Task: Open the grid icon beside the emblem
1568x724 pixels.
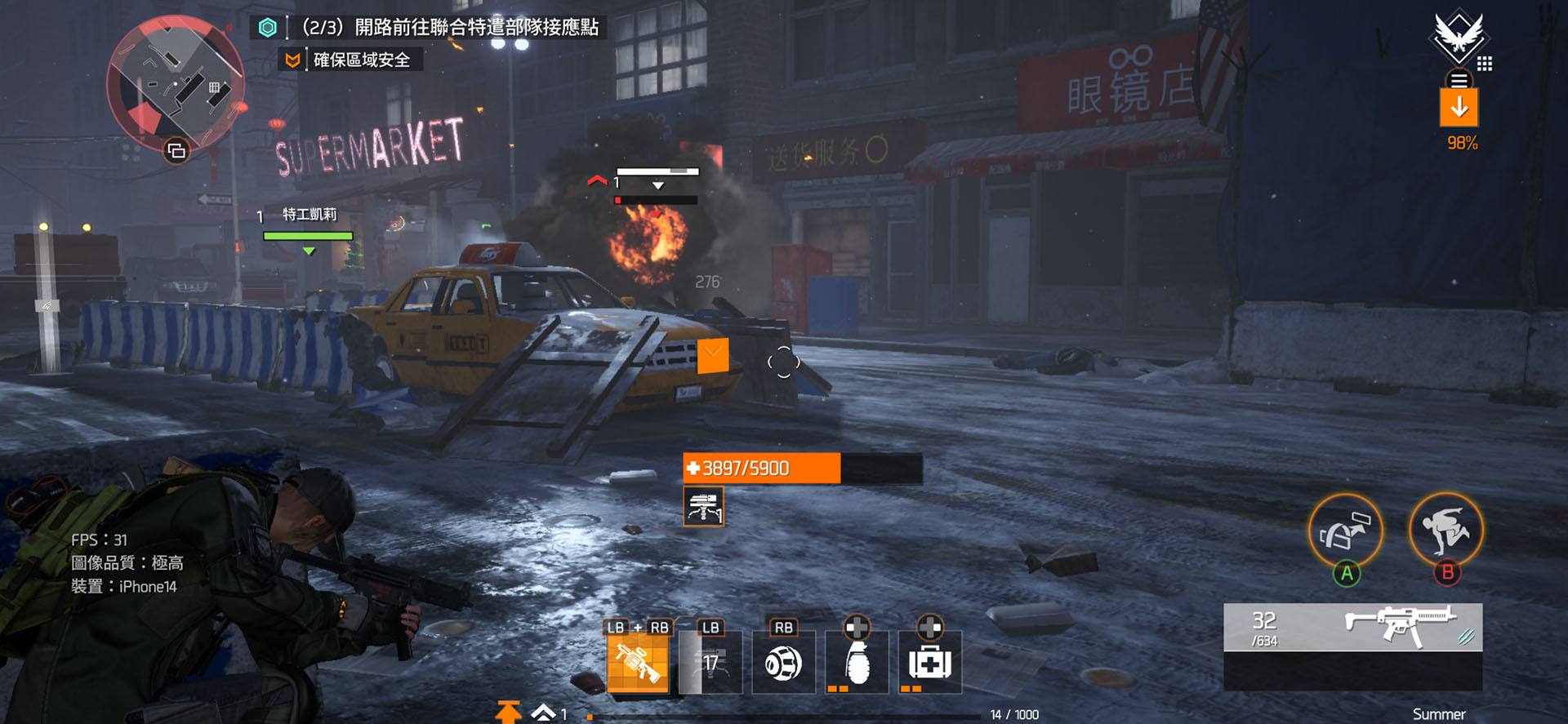Action: (x=1485, y=64)
